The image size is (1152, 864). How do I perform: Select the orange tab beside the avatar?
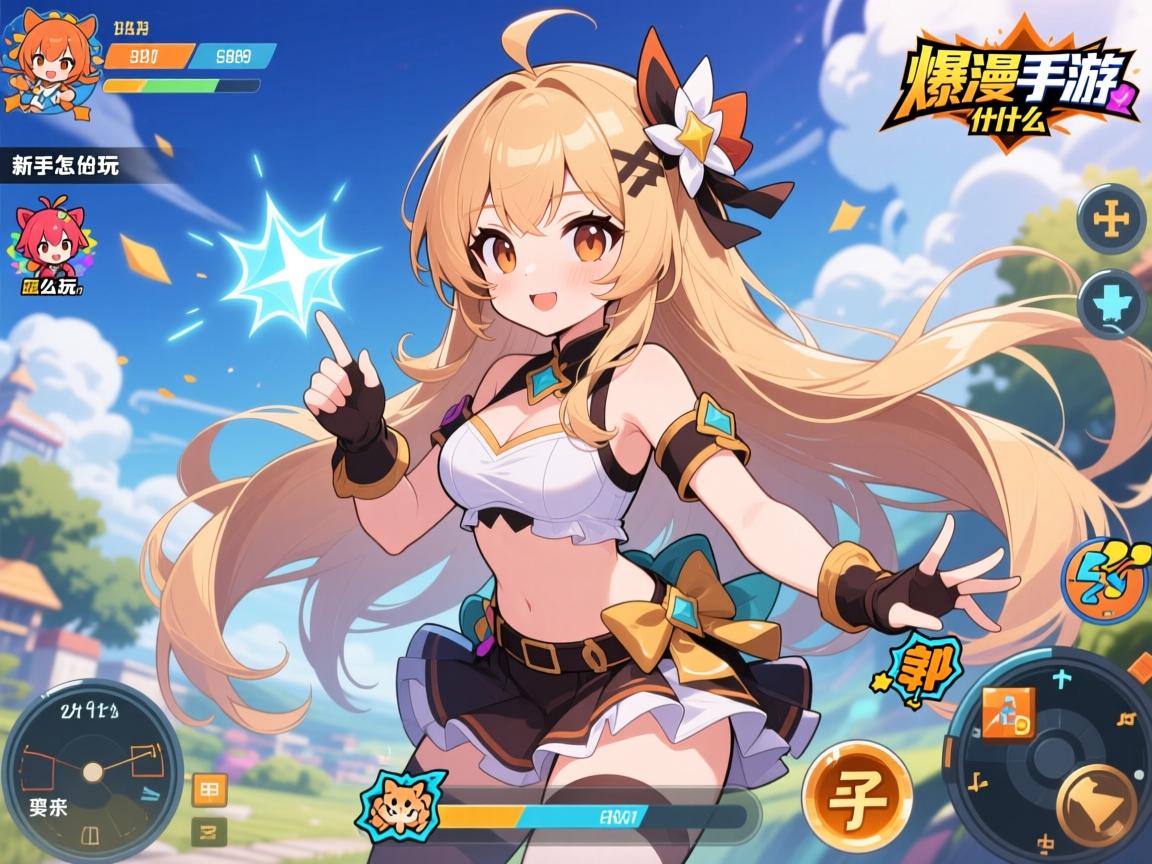pos(147,56)
